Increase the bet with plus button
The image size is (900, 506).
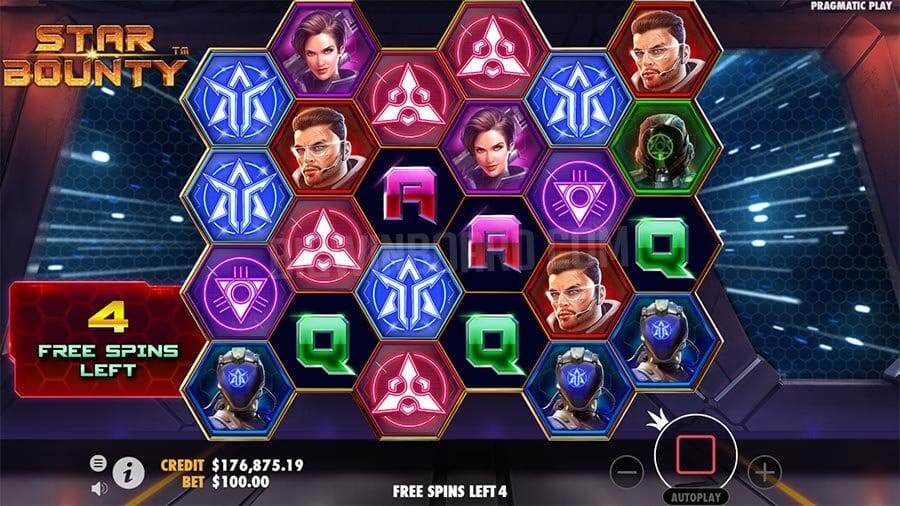[x=763, y=470]
